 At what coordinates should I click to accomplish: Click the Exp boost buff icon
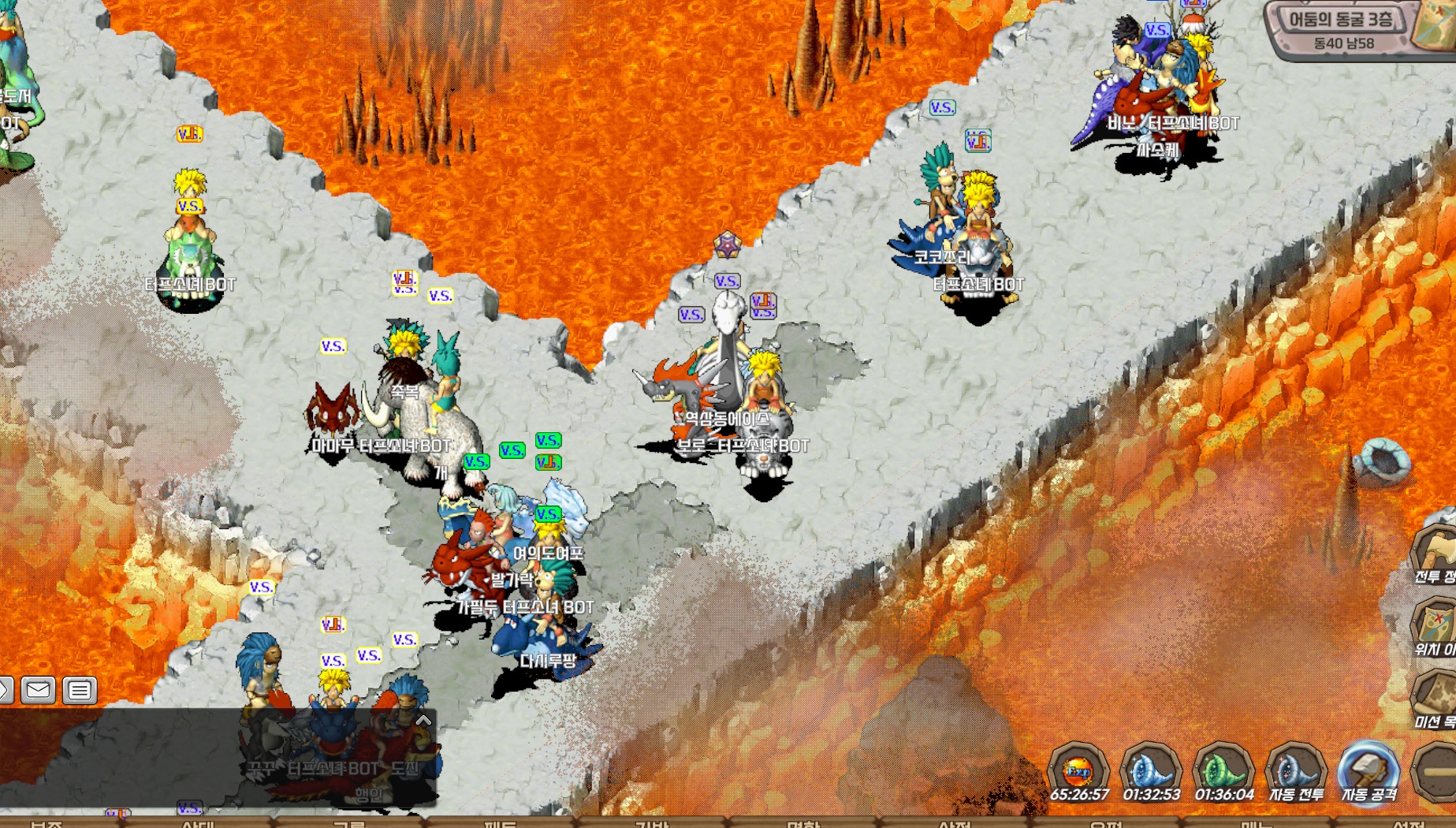1078,770
